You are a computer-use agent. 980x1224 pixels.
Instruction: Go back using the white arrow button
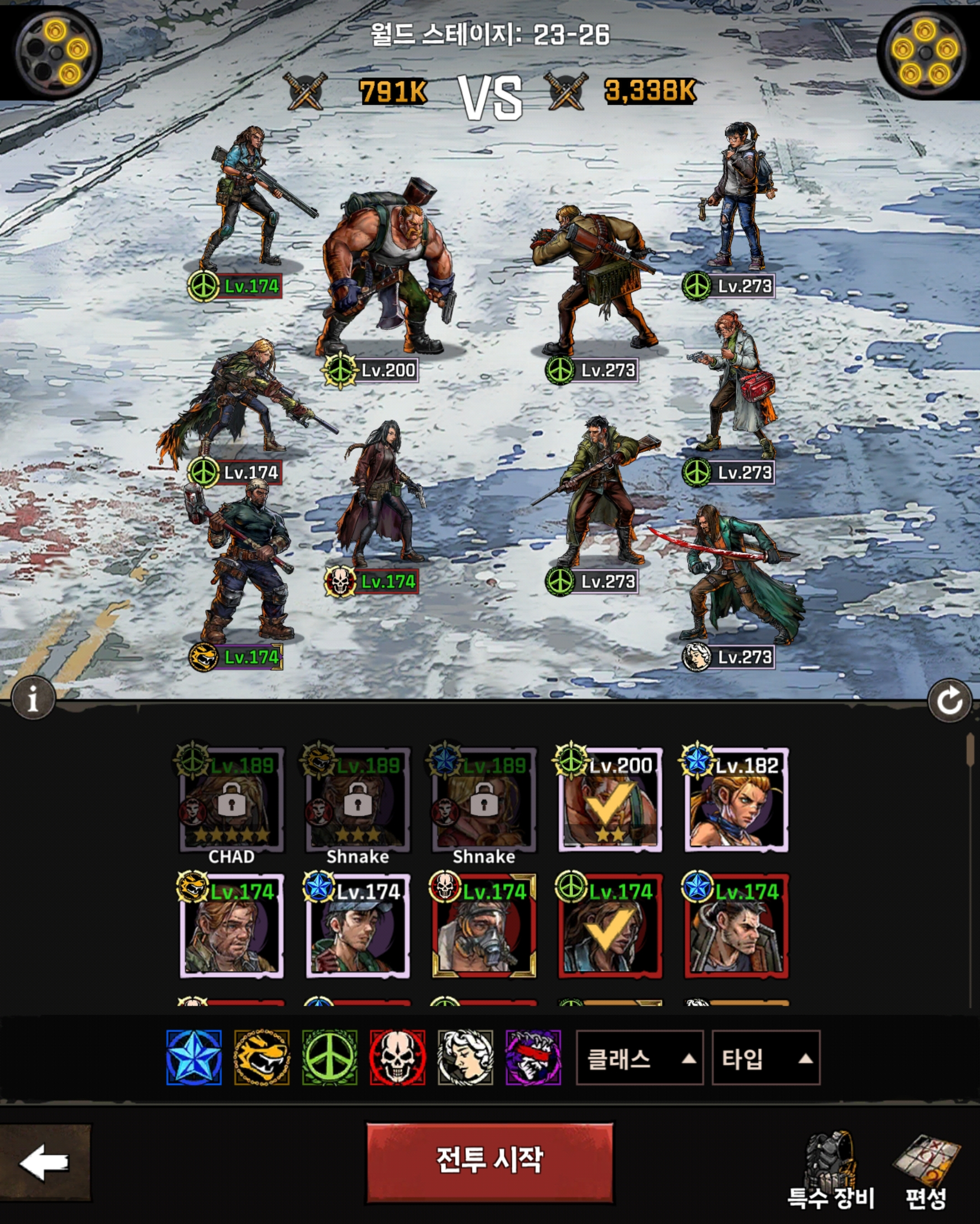point(44,1162)
